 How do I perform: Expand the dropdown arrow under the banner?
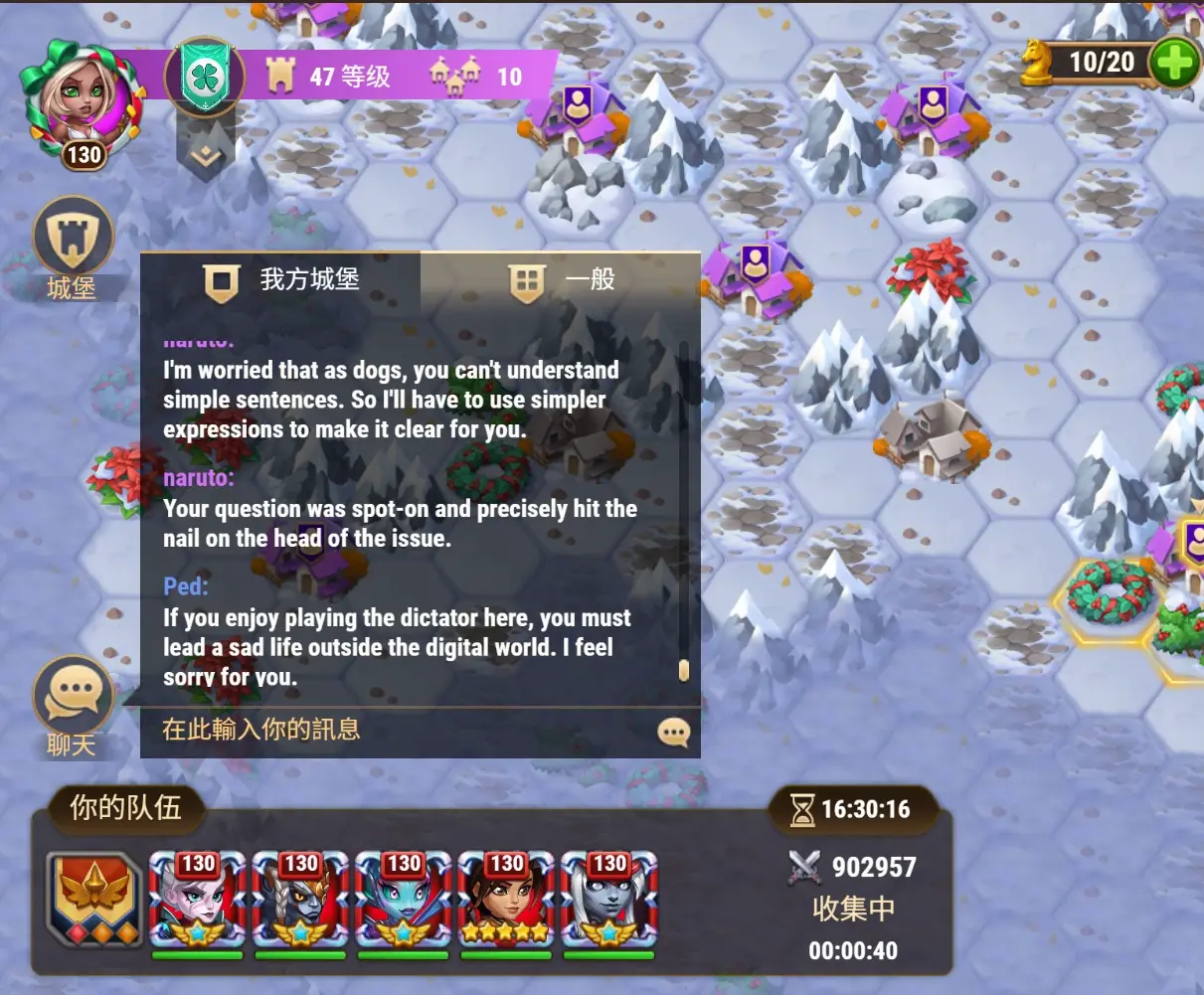(x=205, y=156)
